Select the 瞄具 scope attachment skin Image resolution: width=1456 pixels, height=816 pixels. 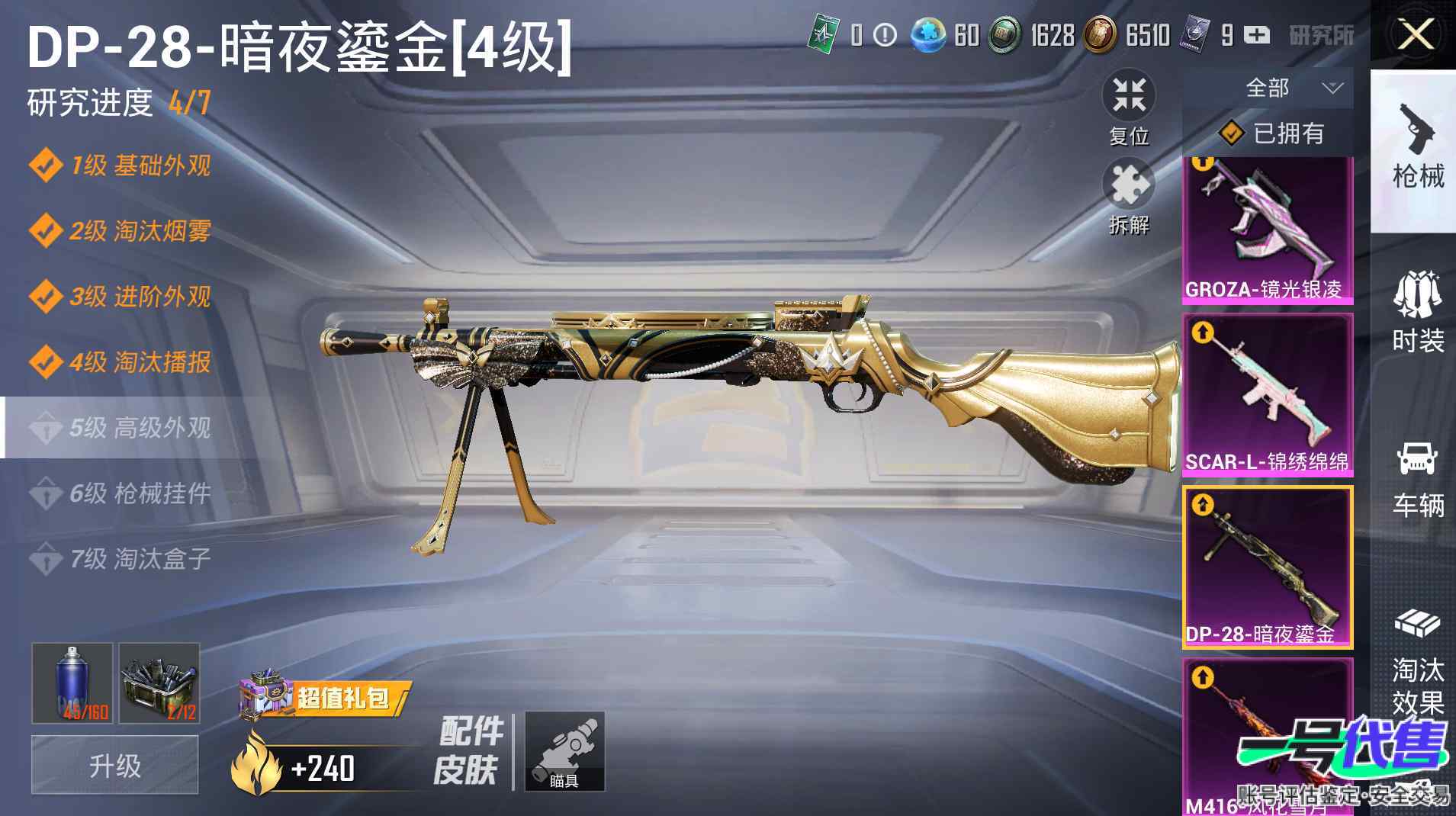pyautogui.click(x=564, y=751)
